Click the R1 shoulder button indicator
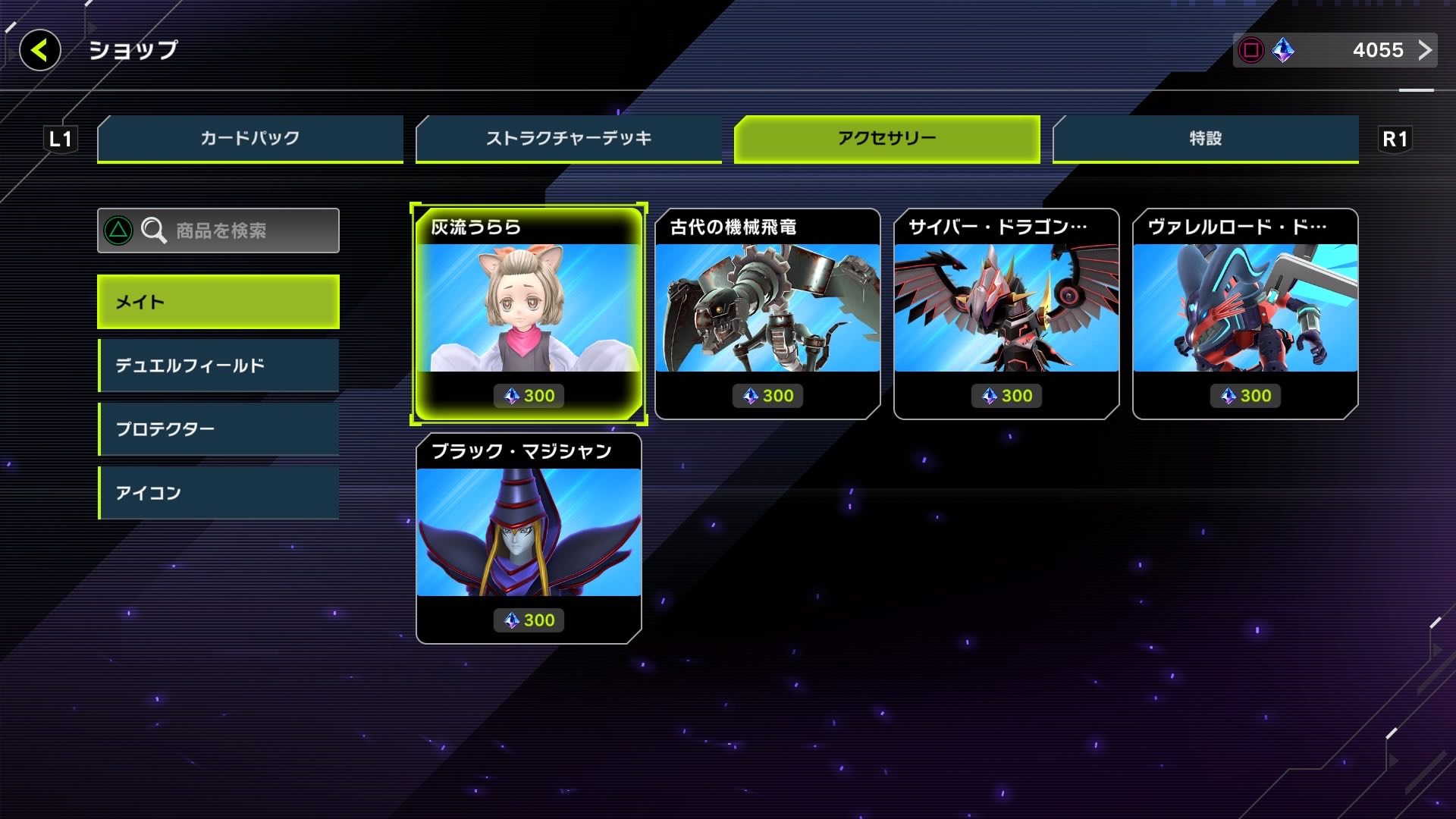 (1395, 139)
